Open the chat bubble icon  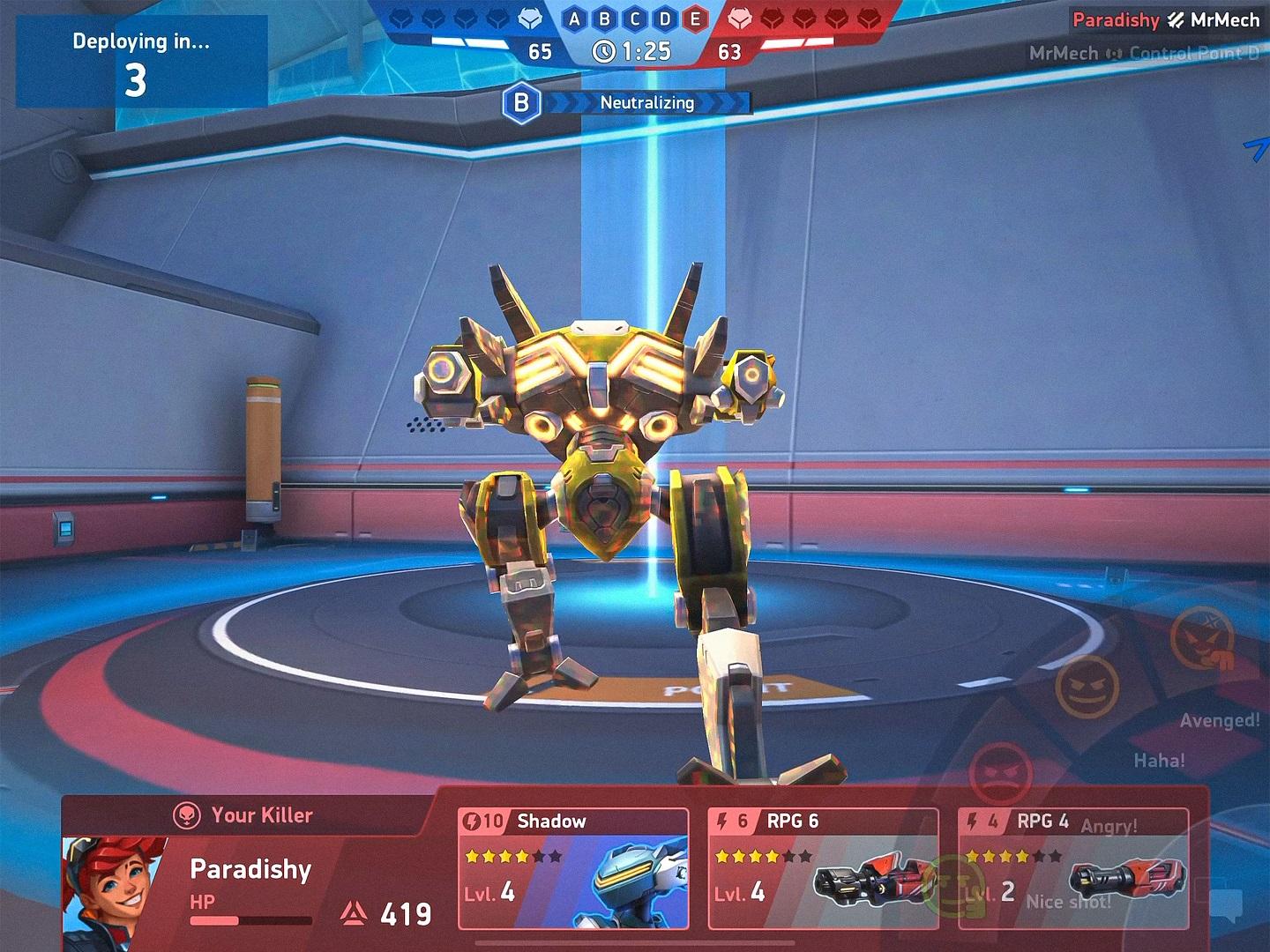click(1227, 903)
